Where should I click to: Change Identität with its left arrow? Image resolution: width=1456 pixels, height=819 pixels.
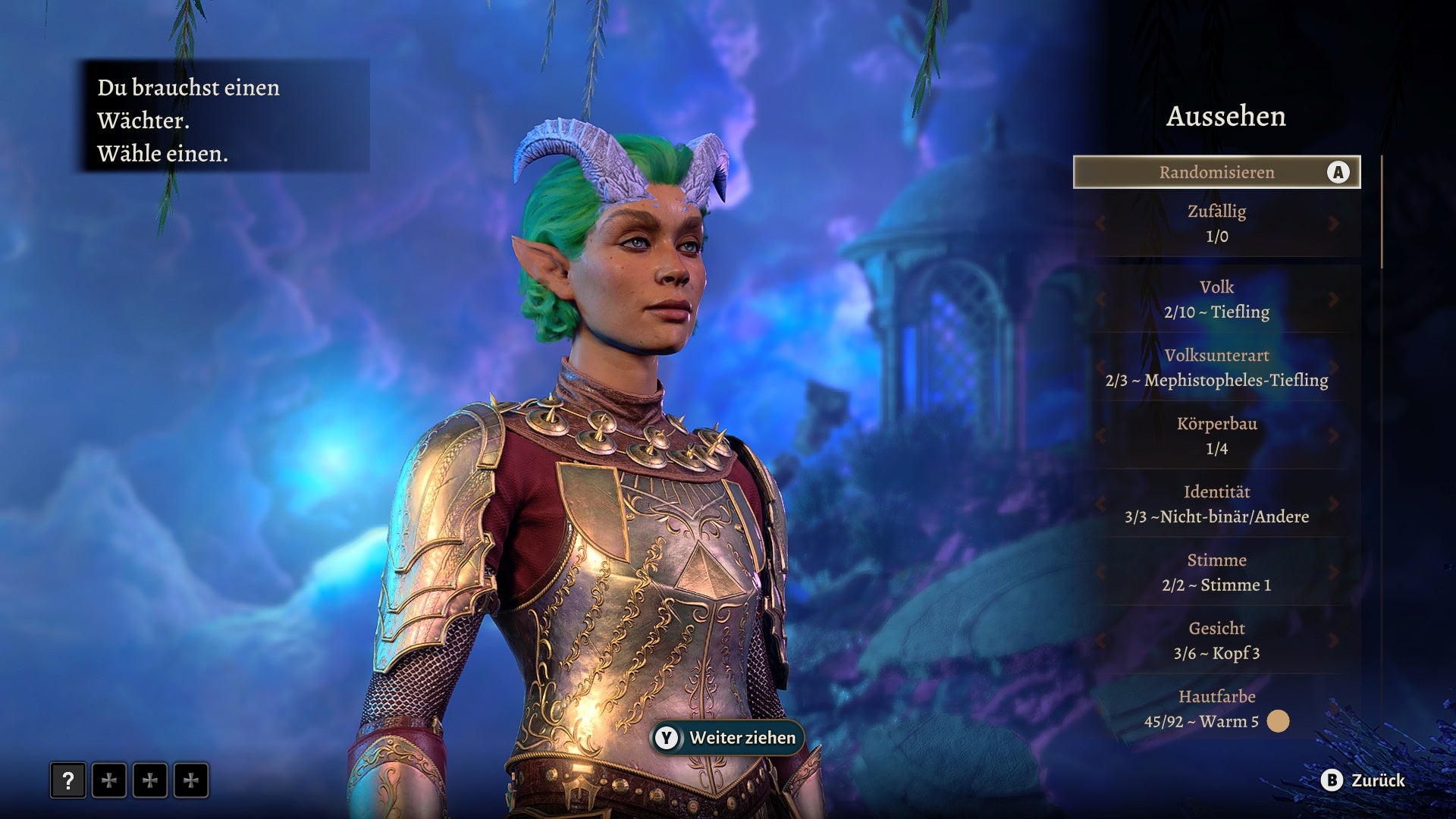[x=1100, y=504]
